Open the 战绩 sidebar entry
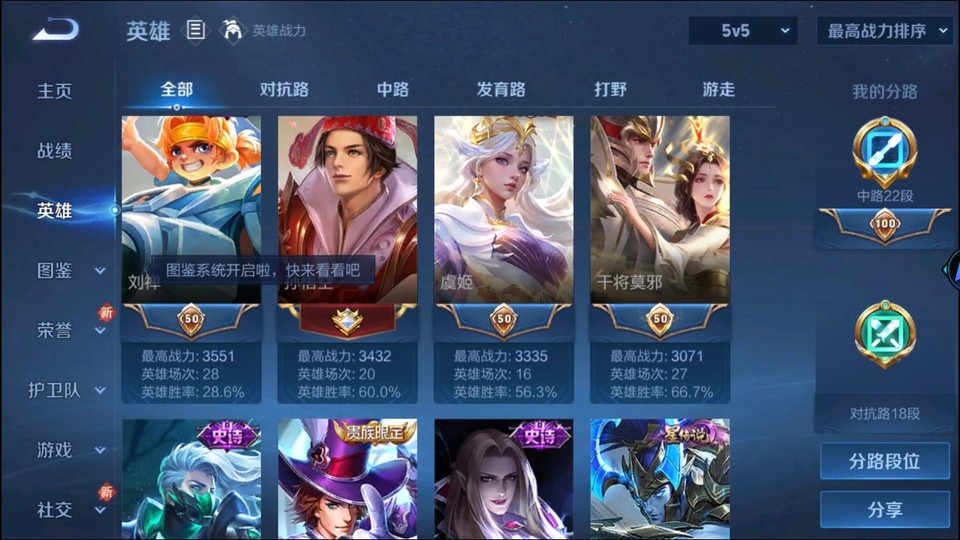960x540 pixels. coord(55,151)
